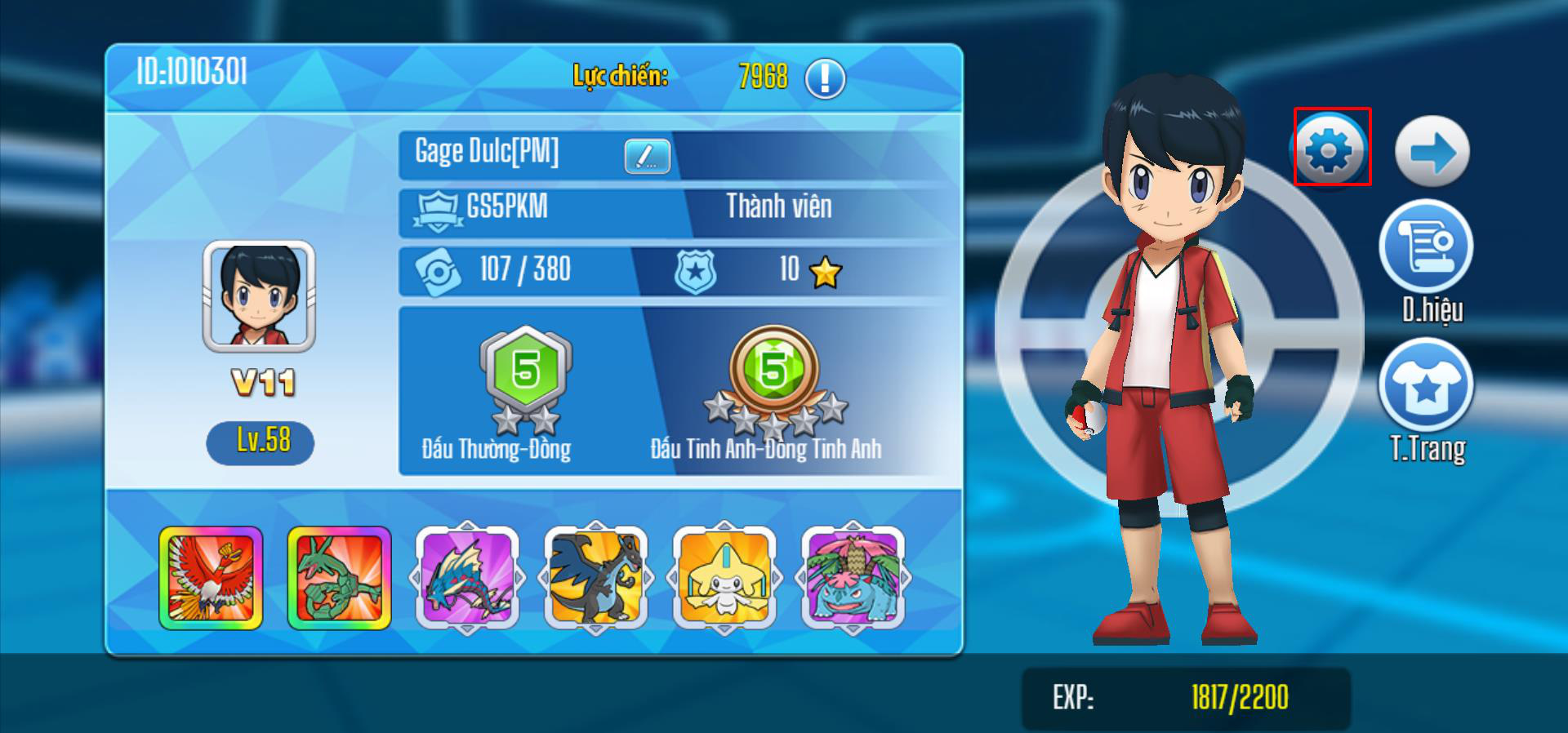Choose the Mega Charizard X team slot

595,578
